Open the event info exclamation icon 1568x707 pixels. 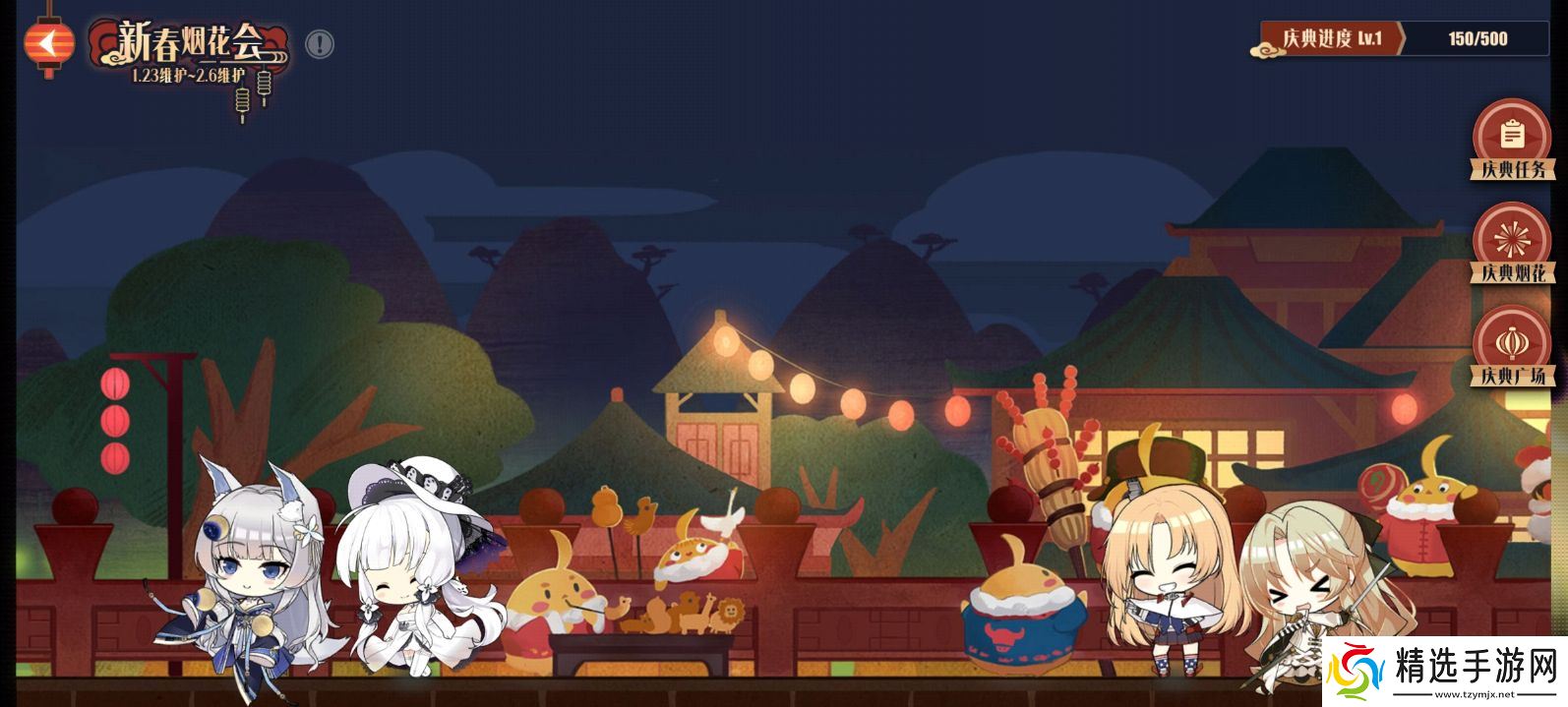[x=320, y=44]
